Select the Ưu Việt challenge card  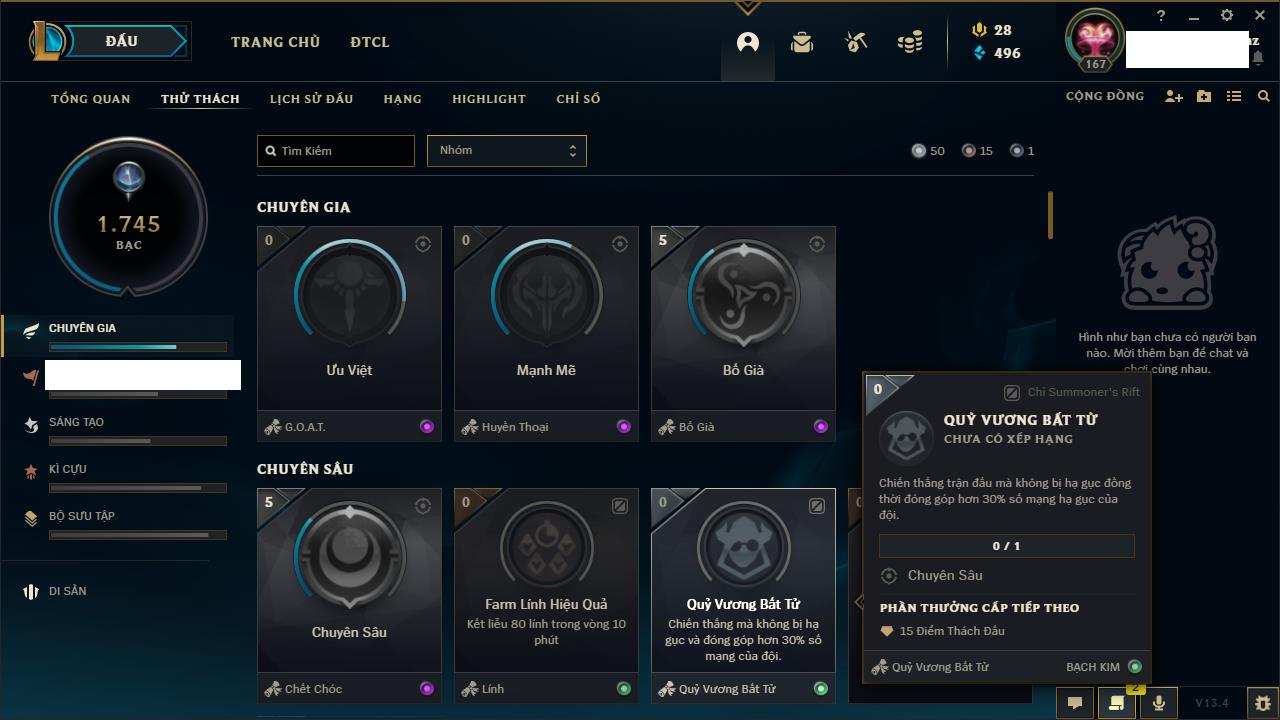pyautogui.click(x=349, y=320)
